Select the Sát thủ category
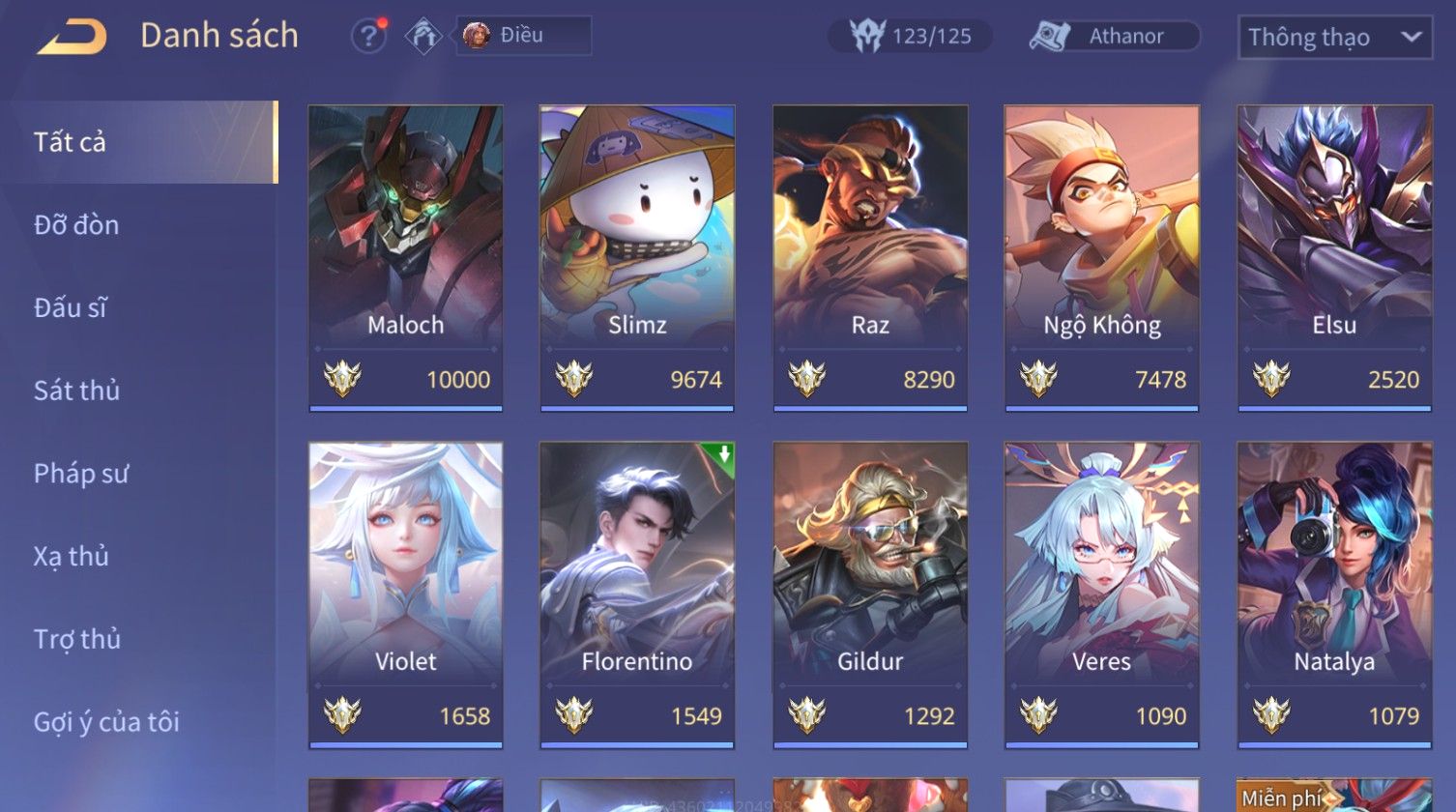This screenshot has width=1456, height=812. [76, 391]
